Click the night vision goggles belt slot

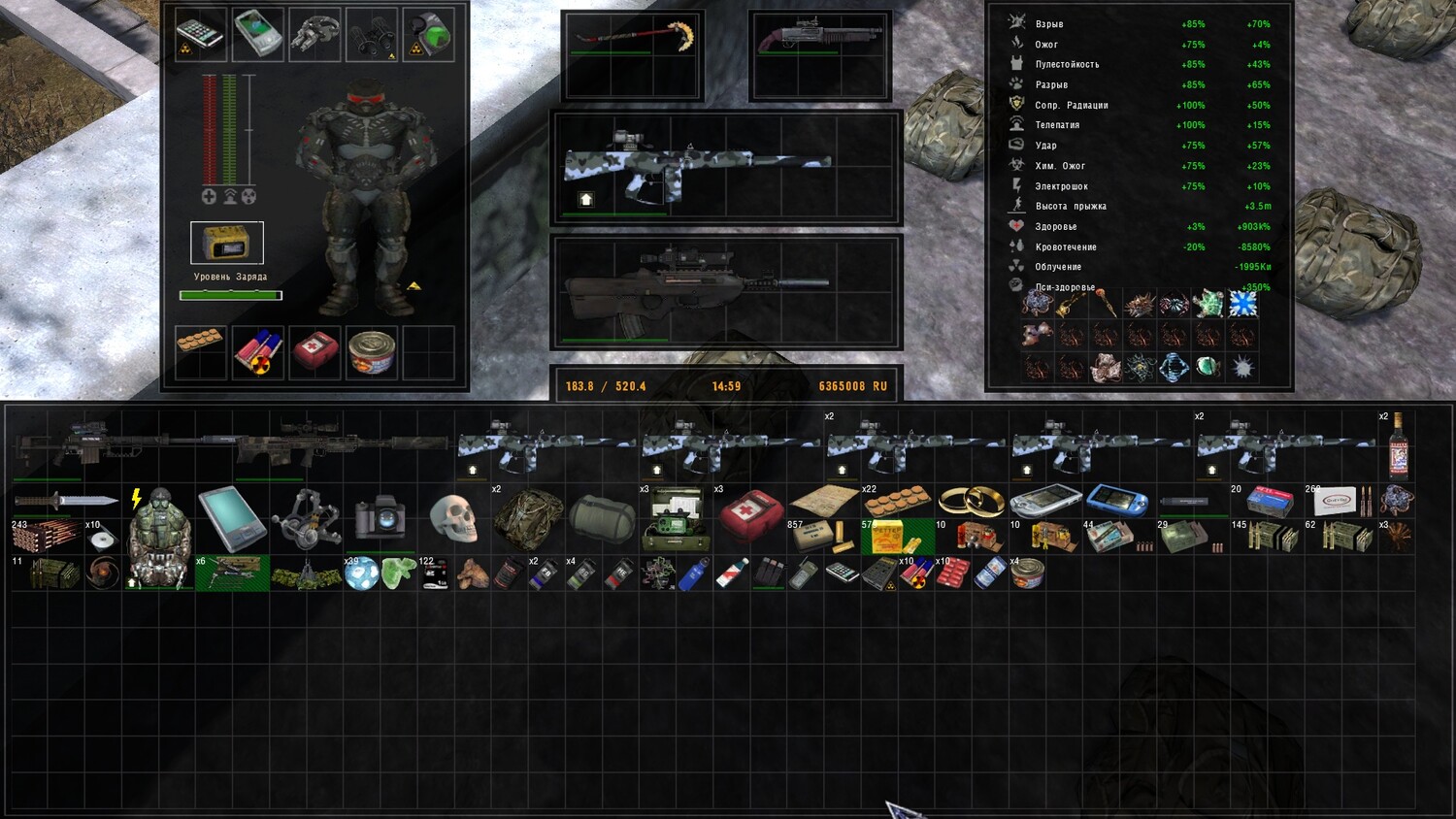(314, 34)
